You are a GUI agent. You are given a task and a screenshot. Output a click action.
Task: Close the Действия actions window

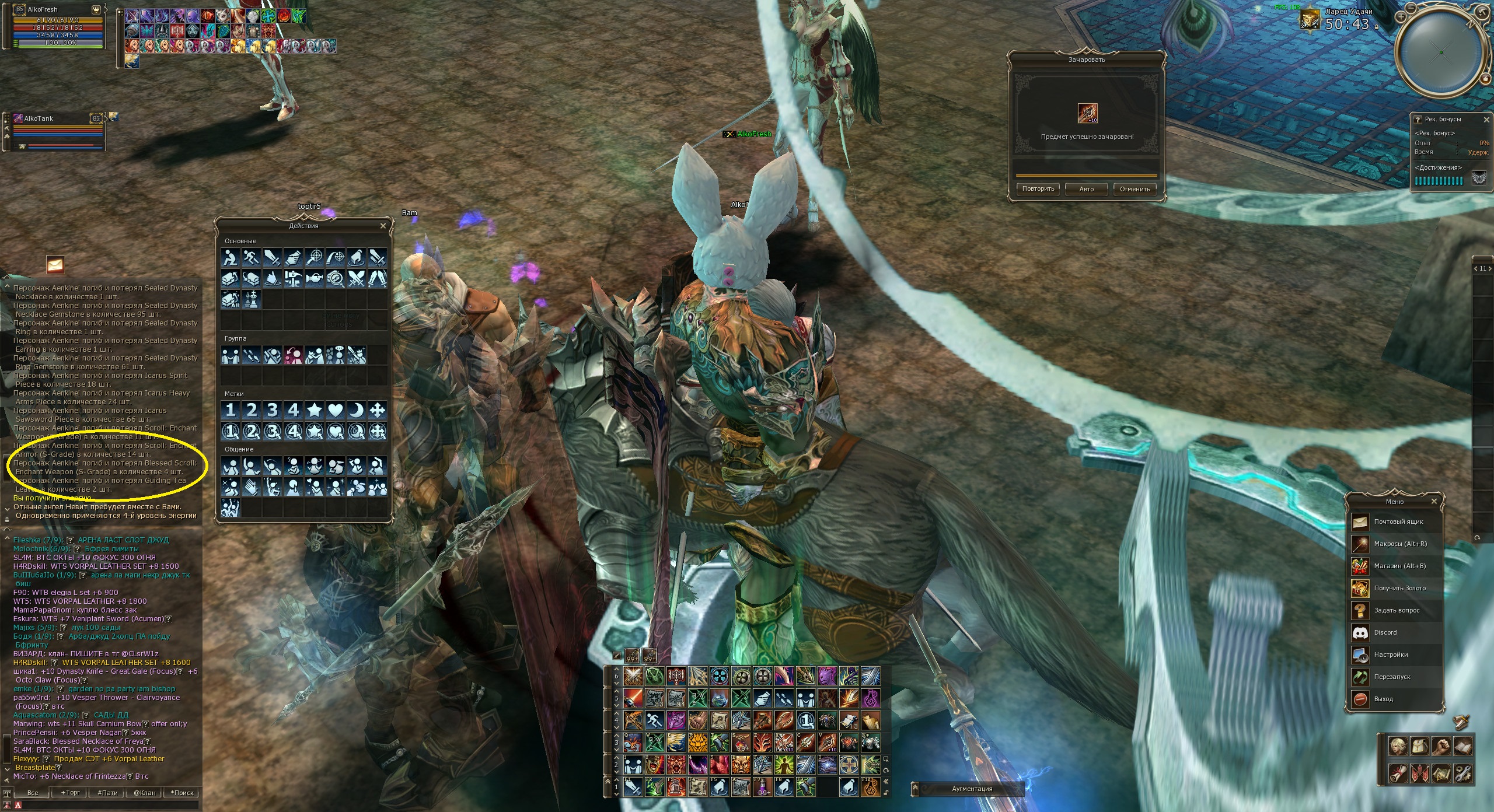[383, 226]
